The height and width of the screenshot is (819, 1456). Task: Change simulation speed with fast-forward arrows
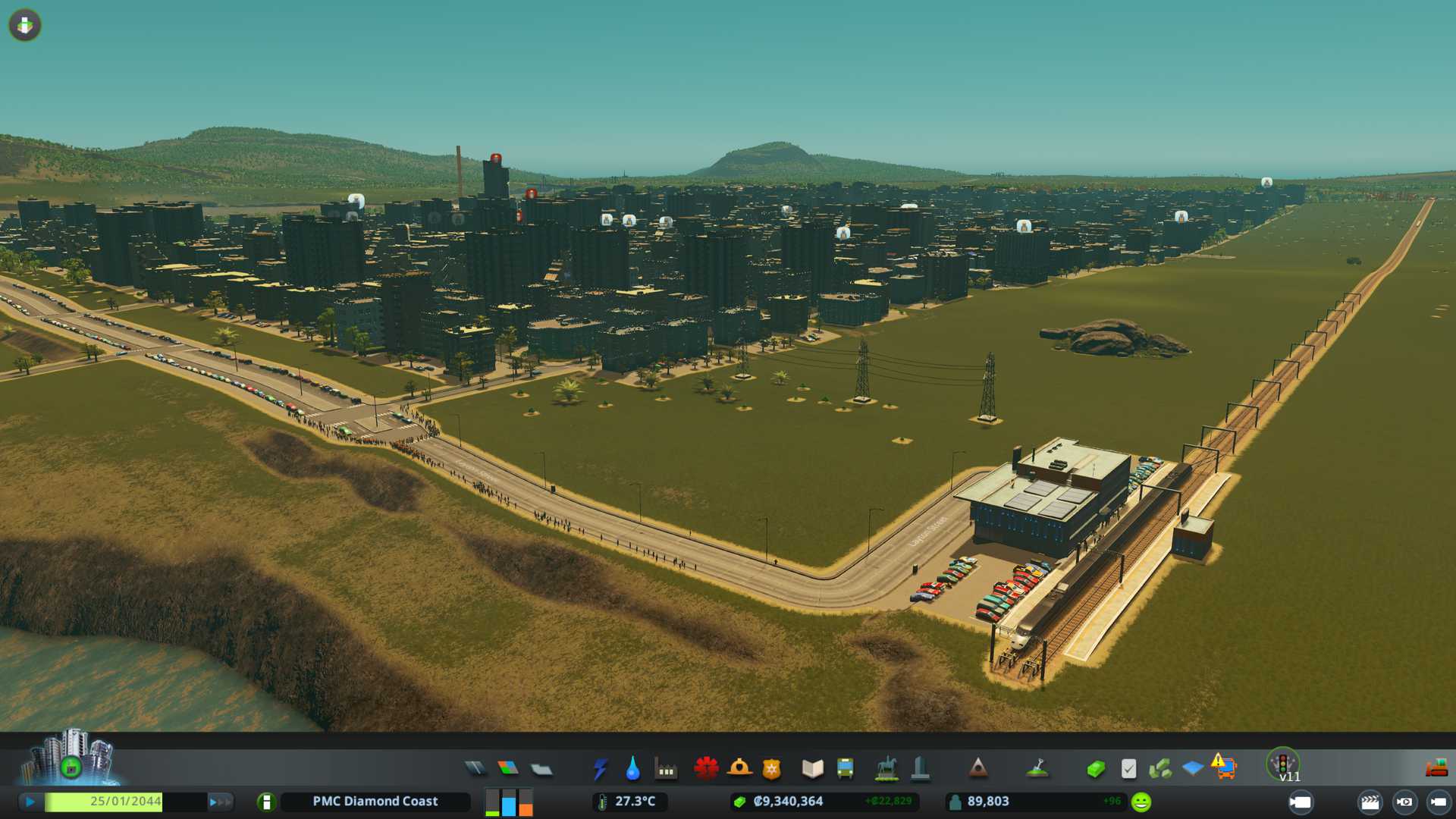coord(220,802)
